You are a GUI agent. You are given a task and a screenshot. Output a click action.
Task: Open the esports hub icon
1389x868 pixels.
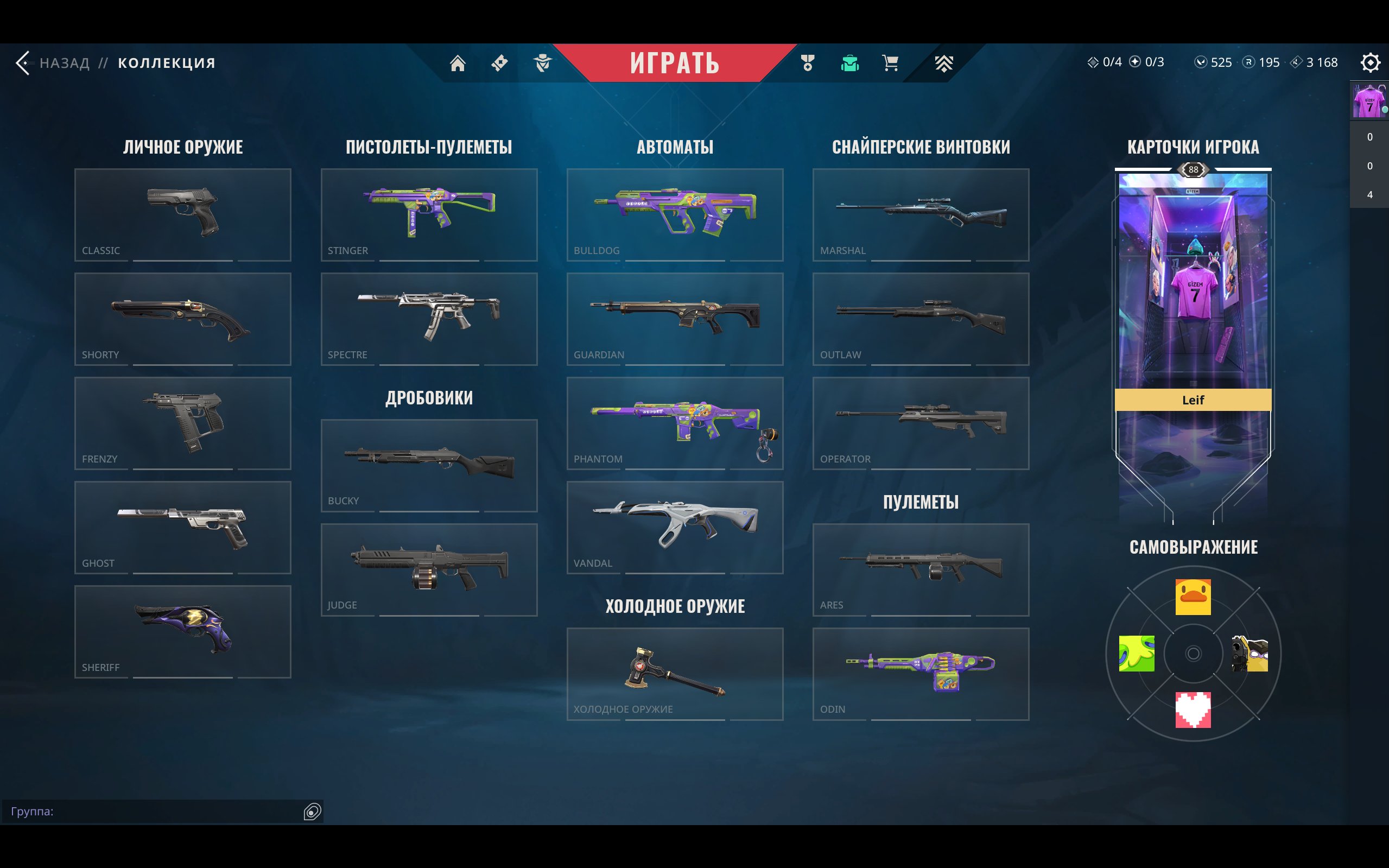coord(943,63)
